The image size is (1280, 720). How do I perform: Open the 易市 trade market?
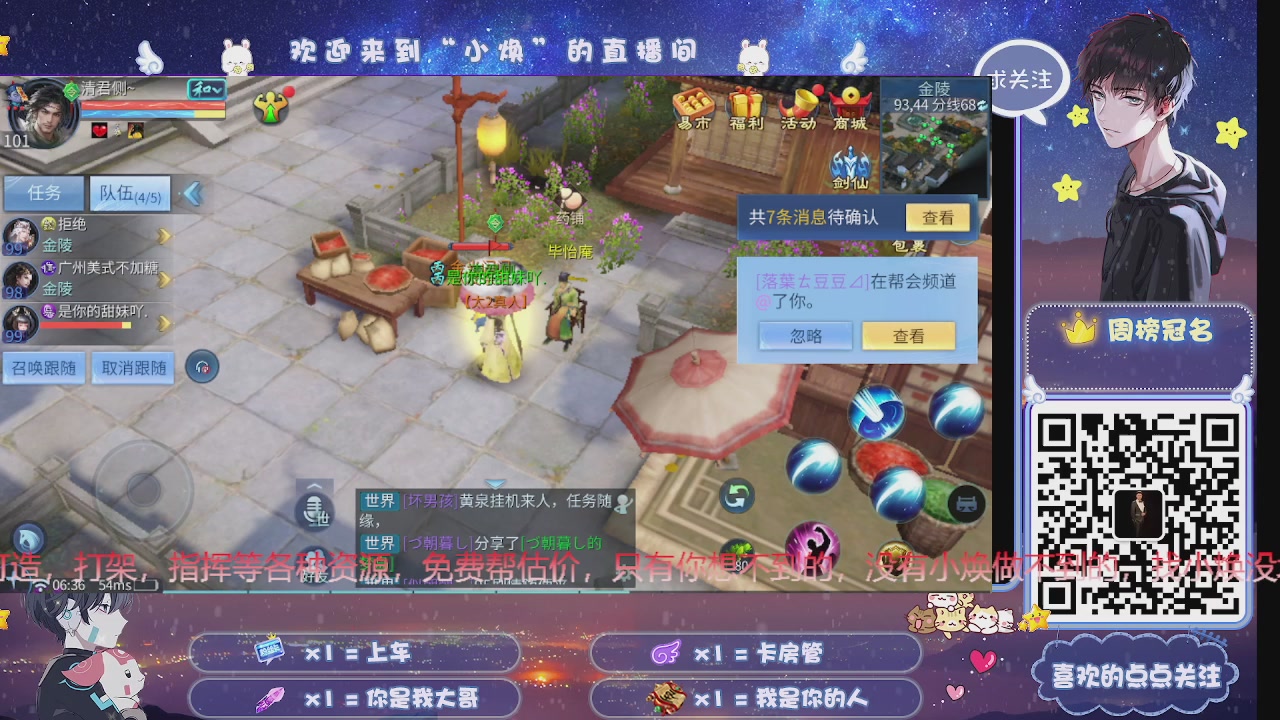click(693, 107)
